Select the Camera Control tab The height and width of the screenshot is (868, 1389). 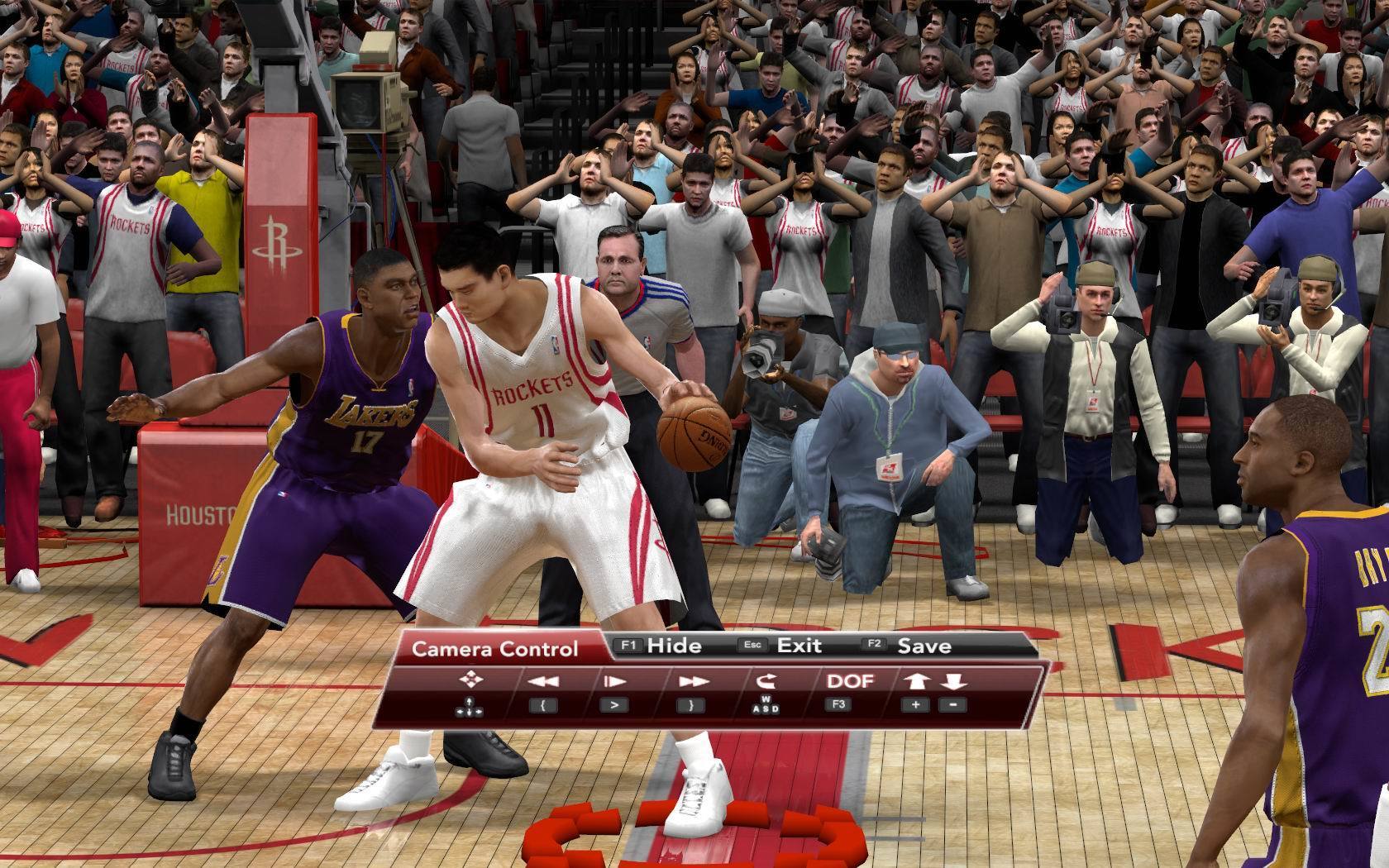(494, 648)
